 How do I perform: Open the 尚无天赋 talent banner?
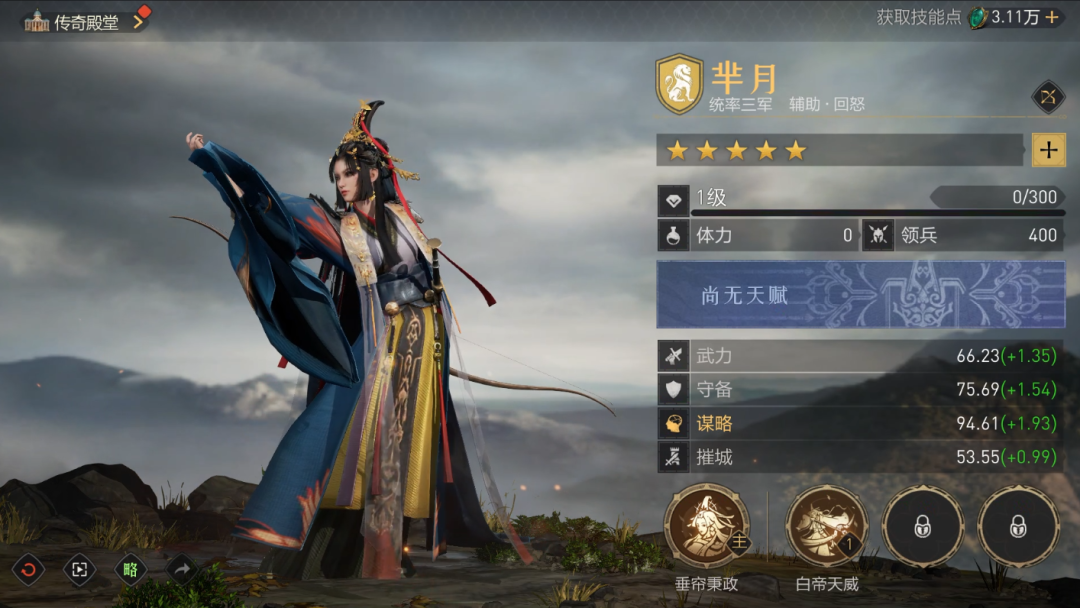pos(860,295)
